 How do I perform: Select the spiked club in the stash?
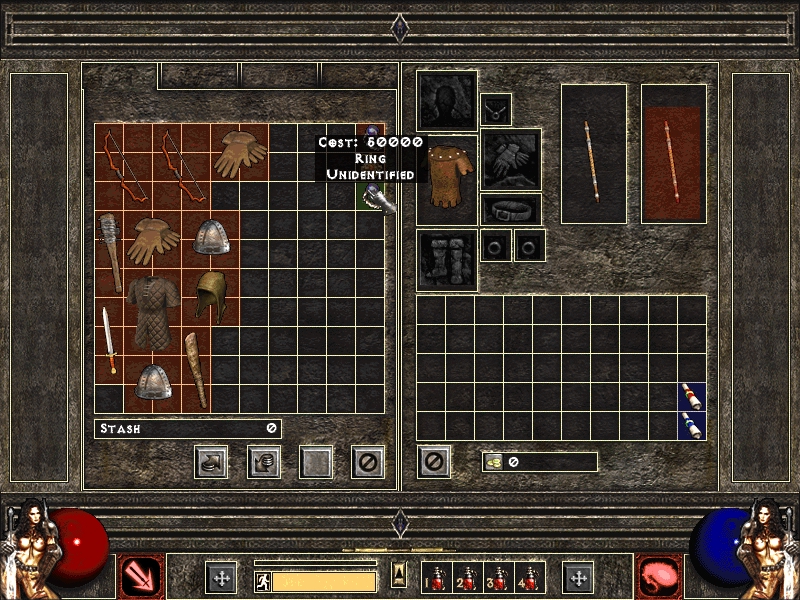coord(109,252)
